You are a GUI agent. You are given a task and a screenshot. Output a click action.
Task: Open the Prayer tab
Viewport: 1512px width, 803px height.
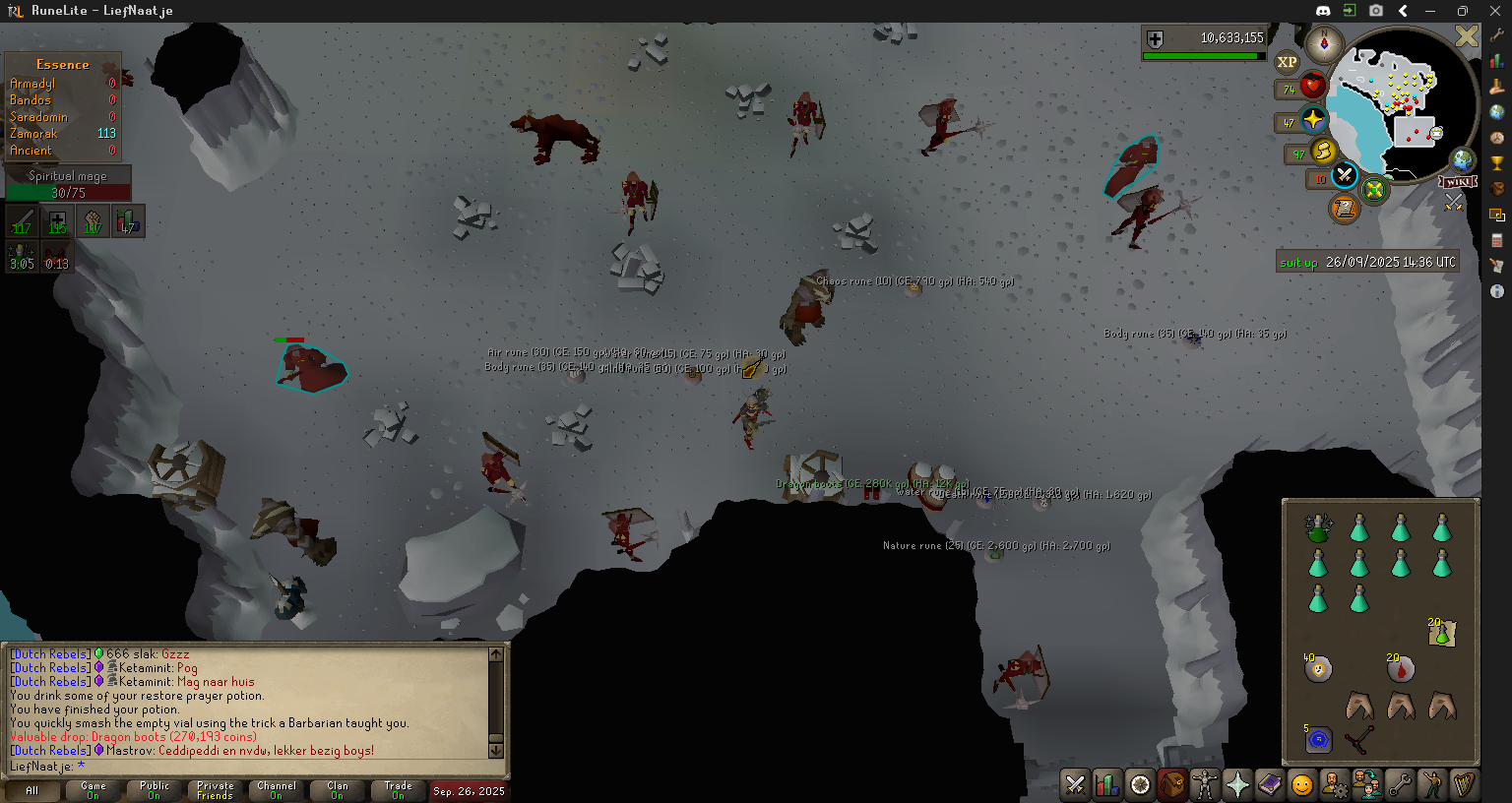tap(1237, 784)
